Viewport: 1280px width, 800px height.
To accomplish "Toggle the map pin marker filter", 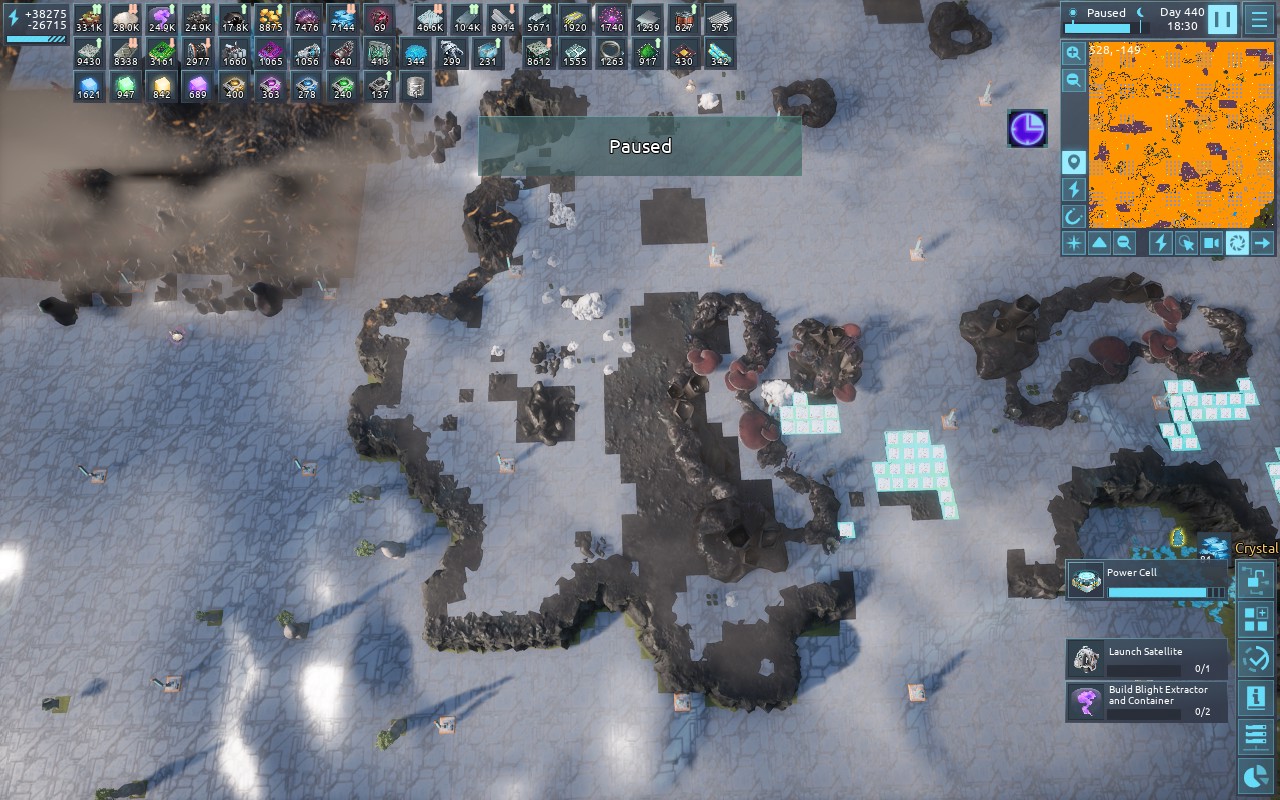I will click(x=1073, y=162).
